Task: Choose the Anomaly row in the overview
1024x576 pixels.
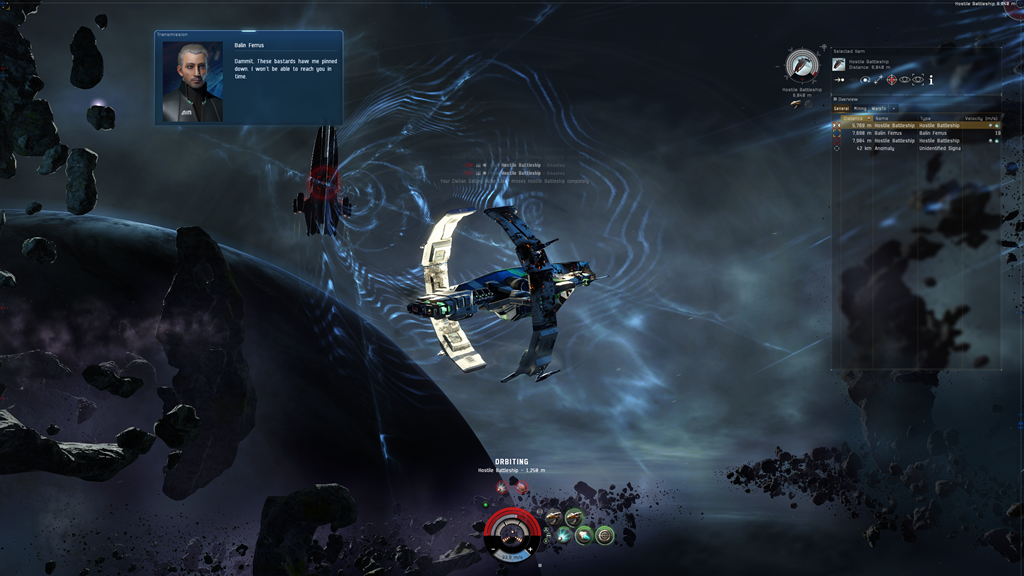Action: [x=884, y=148]
